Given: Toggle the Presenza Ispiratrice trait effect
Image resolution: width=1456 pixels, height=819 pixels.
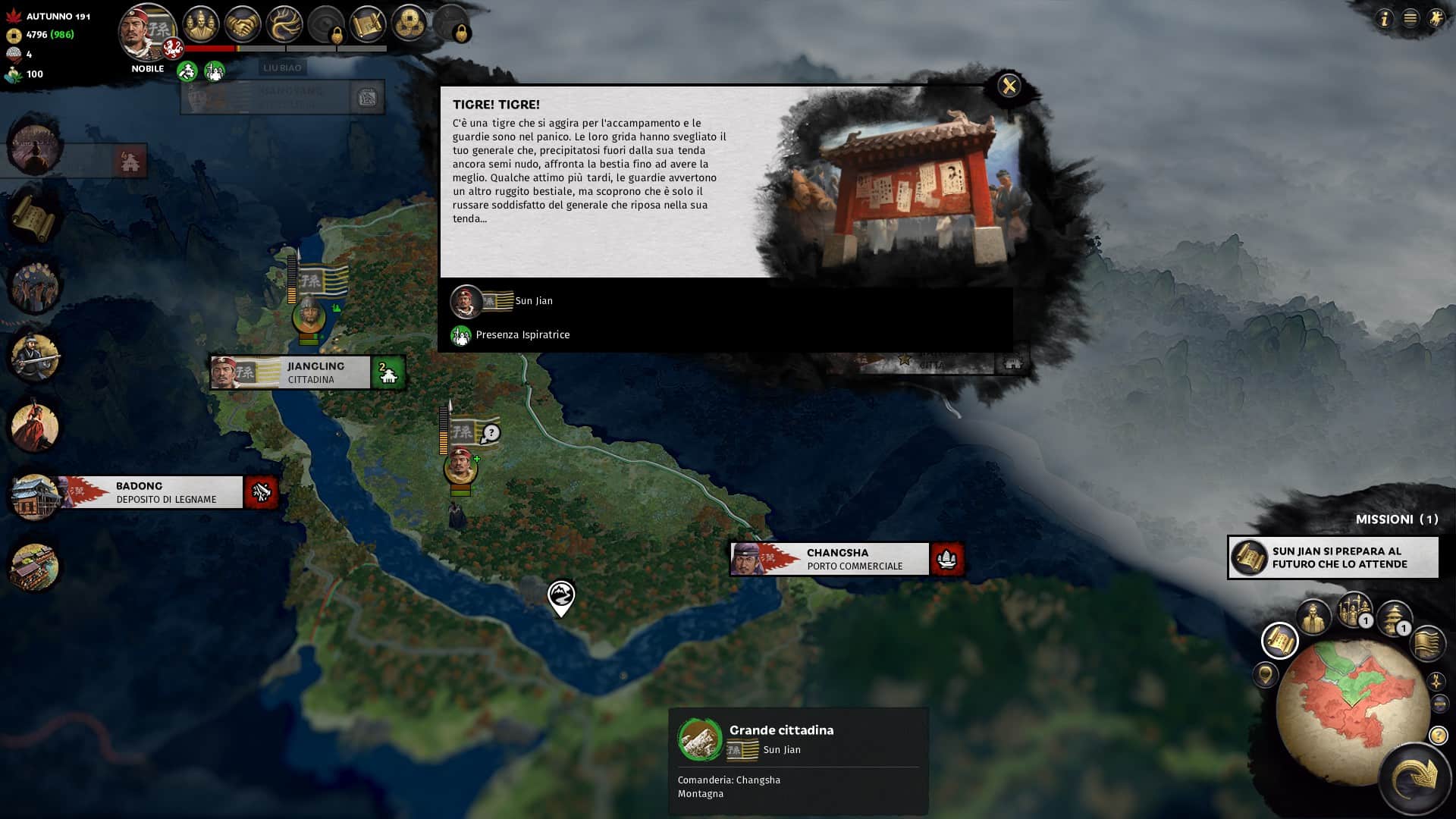Looking at the screenshot, I should coord(461,334).
